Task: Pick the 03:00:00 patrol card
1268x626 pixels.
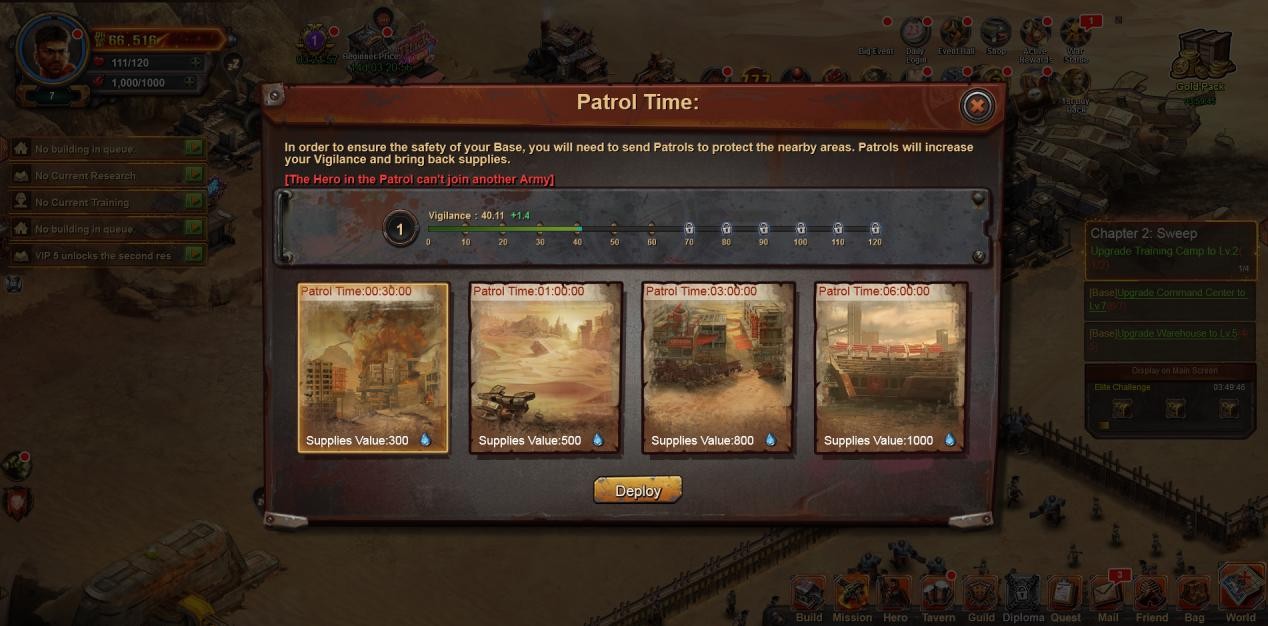Action: pyautogui.click(x=718, y=367)
